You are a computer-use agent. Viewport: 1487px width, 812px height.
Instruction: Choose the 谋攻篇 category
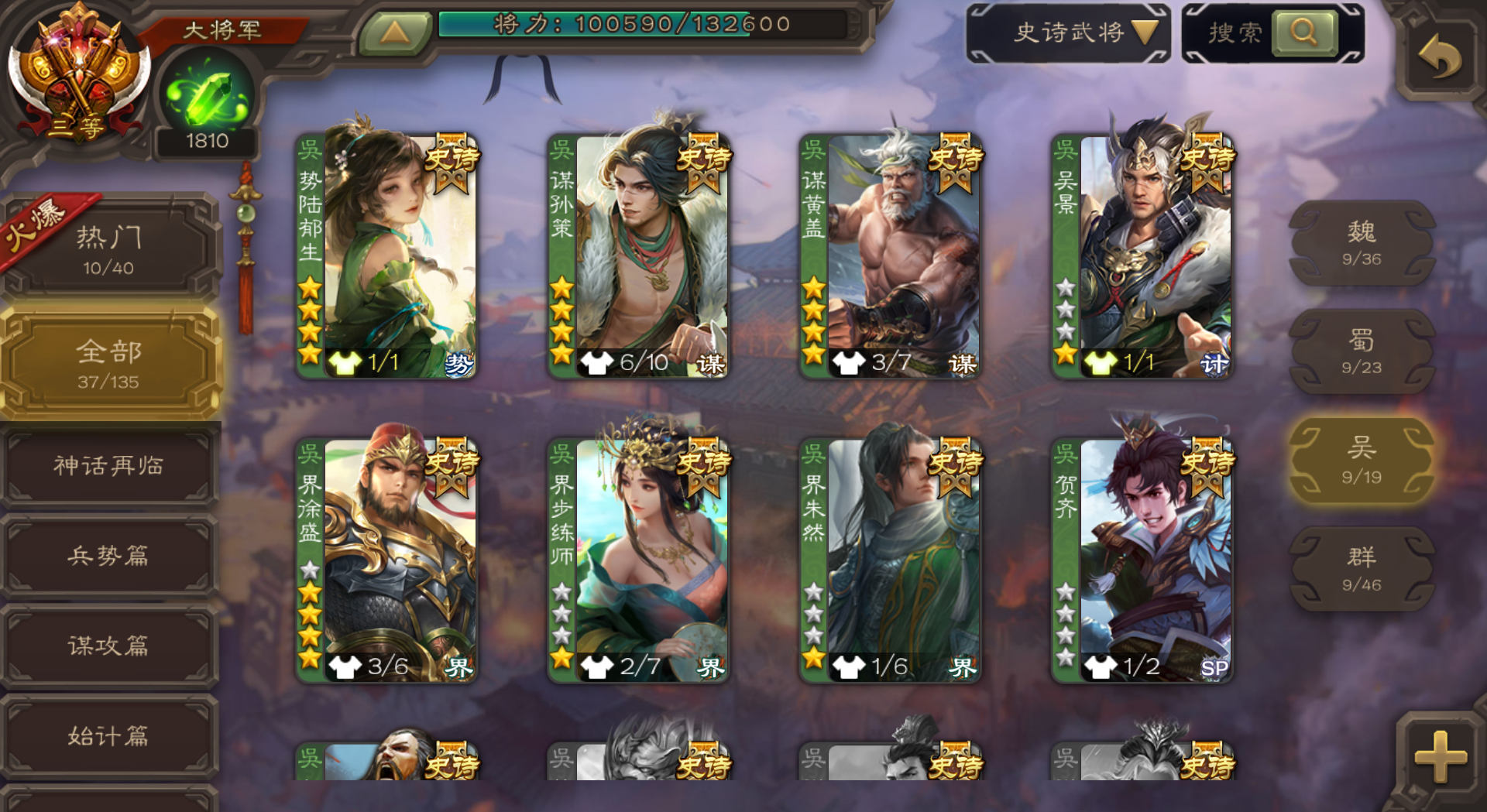click(x=108, y=646)
